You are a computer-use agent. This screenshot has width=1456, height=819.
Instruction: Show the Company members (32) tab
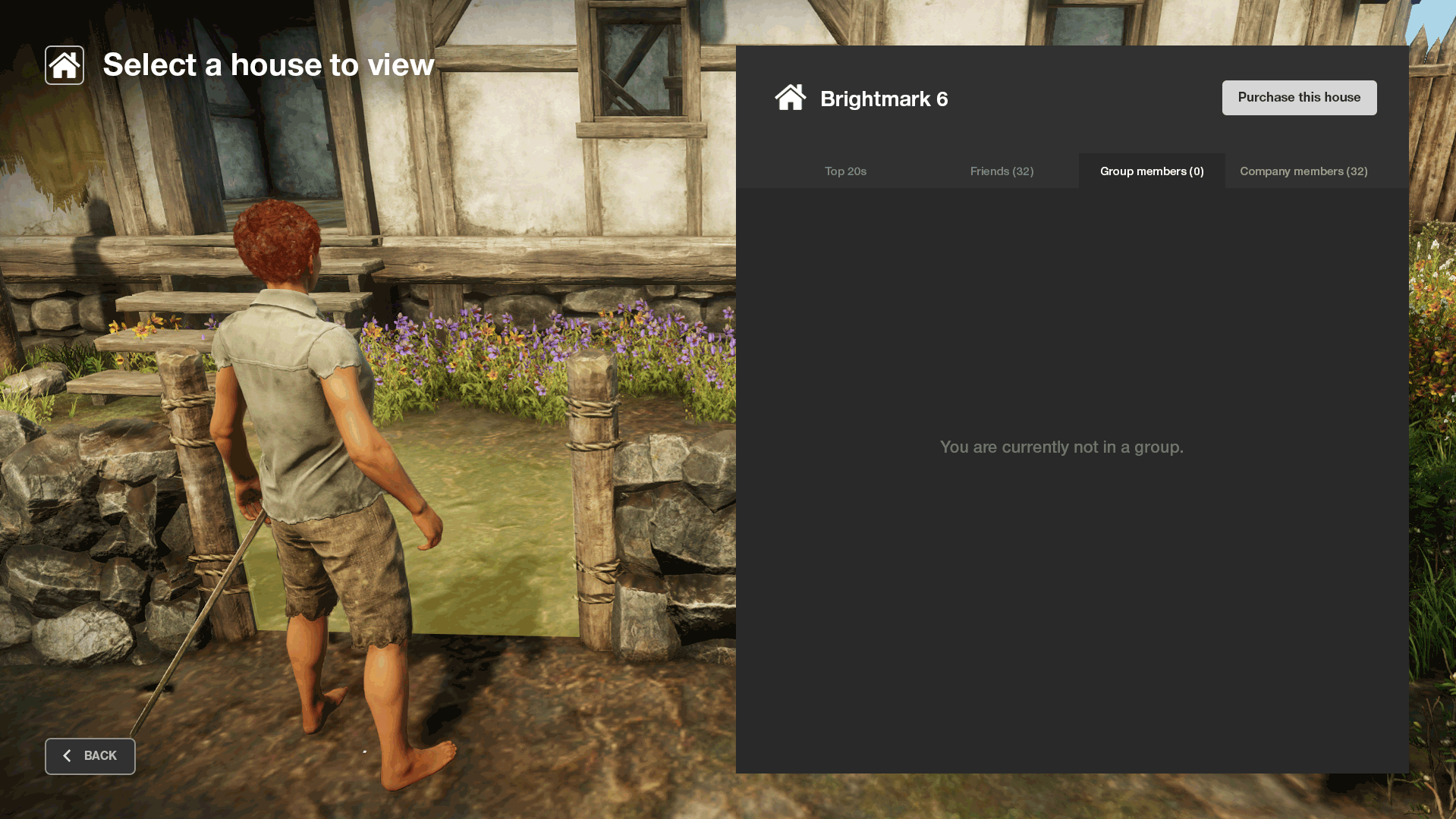(1303, 171)
